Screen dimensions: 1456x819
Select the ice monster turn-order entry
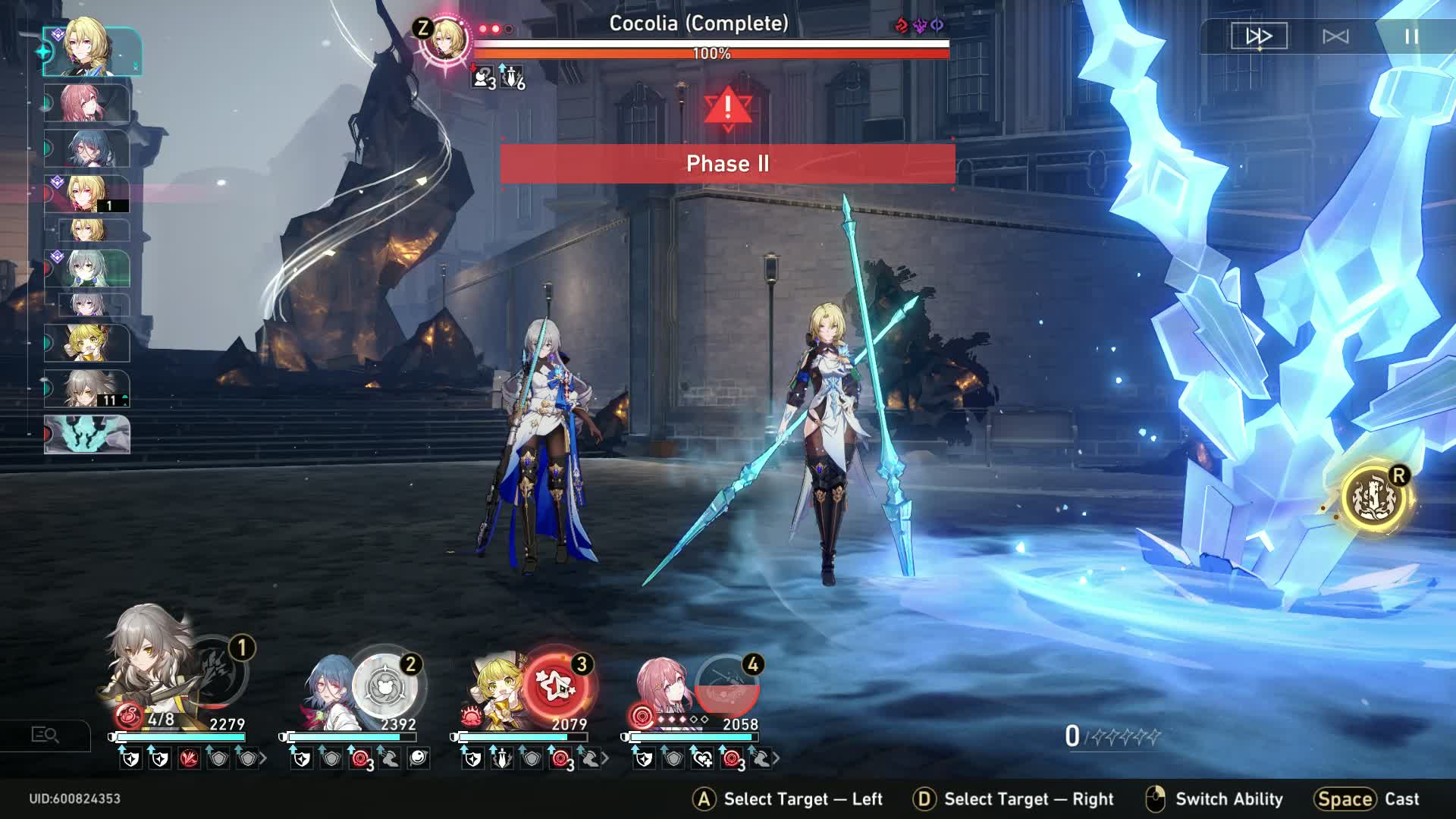point(87,435)
